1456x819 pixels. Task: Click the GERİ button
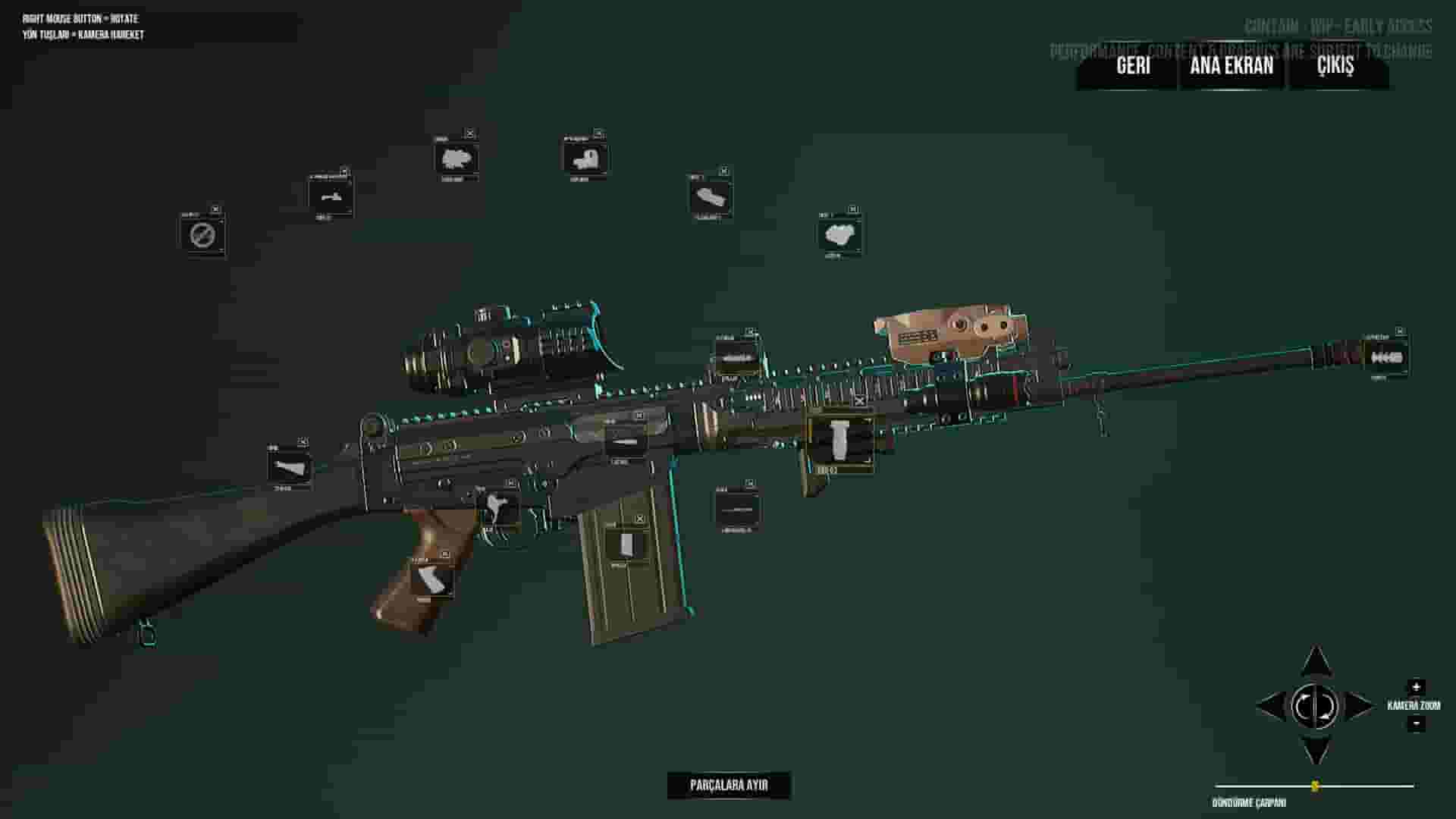point(1133,68)
